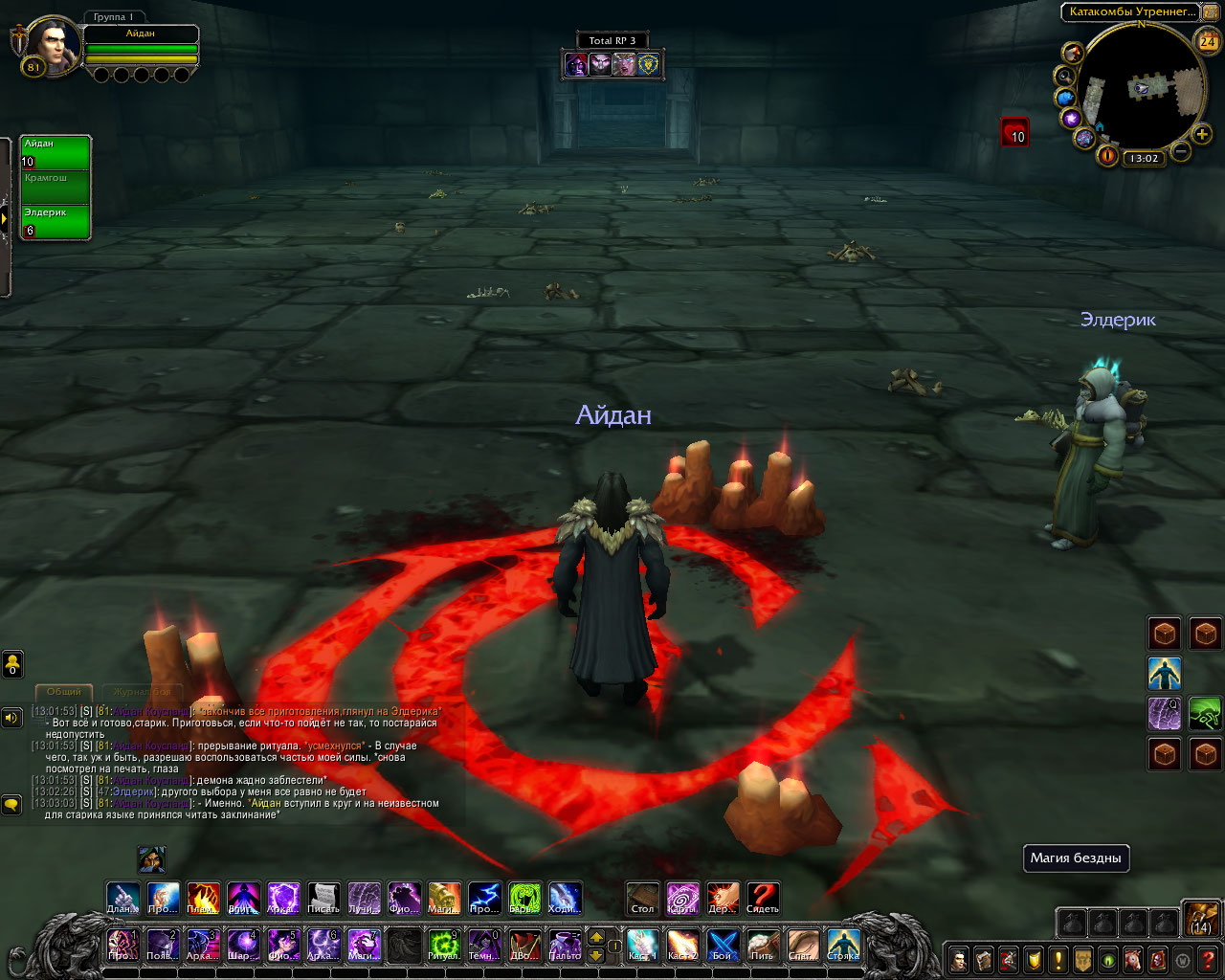Activate the Писать scroll ability

[323, 899]
